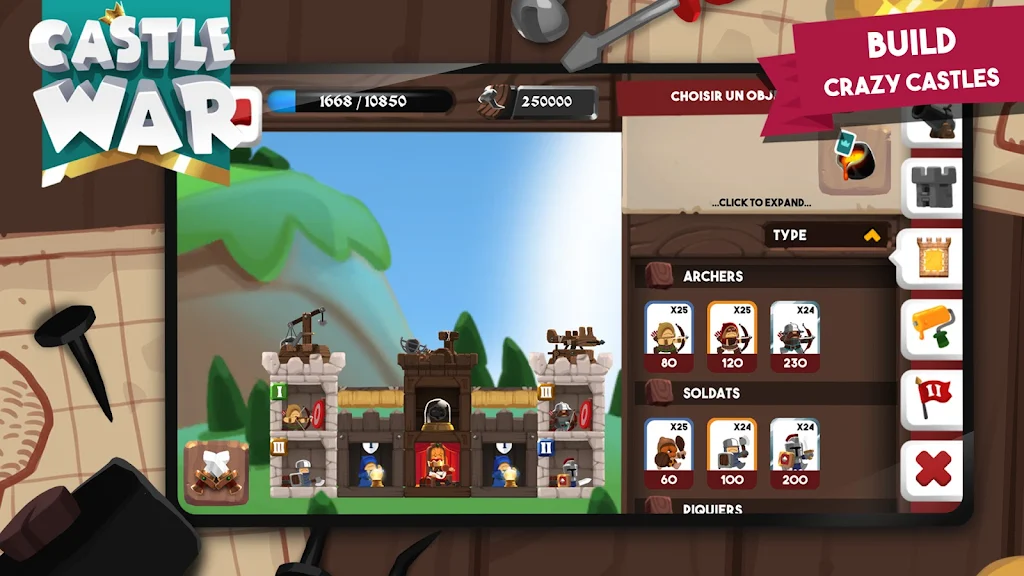Close the build panel with red X
1024x576 pixels.
tap(933, 469)
